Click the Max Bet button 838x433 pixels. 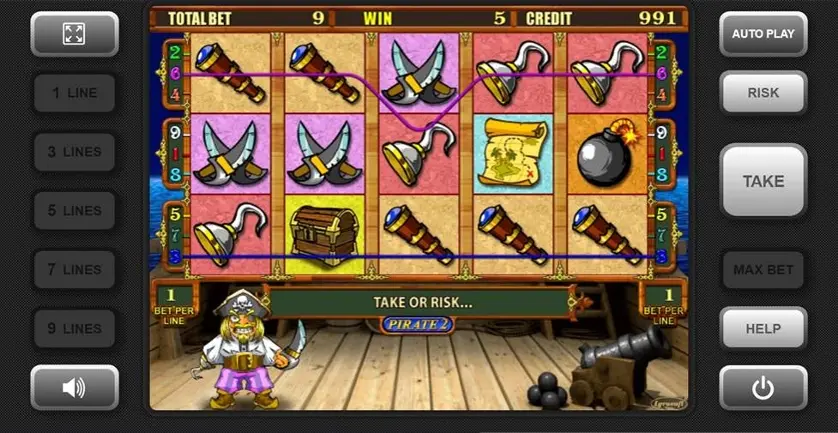763,270
